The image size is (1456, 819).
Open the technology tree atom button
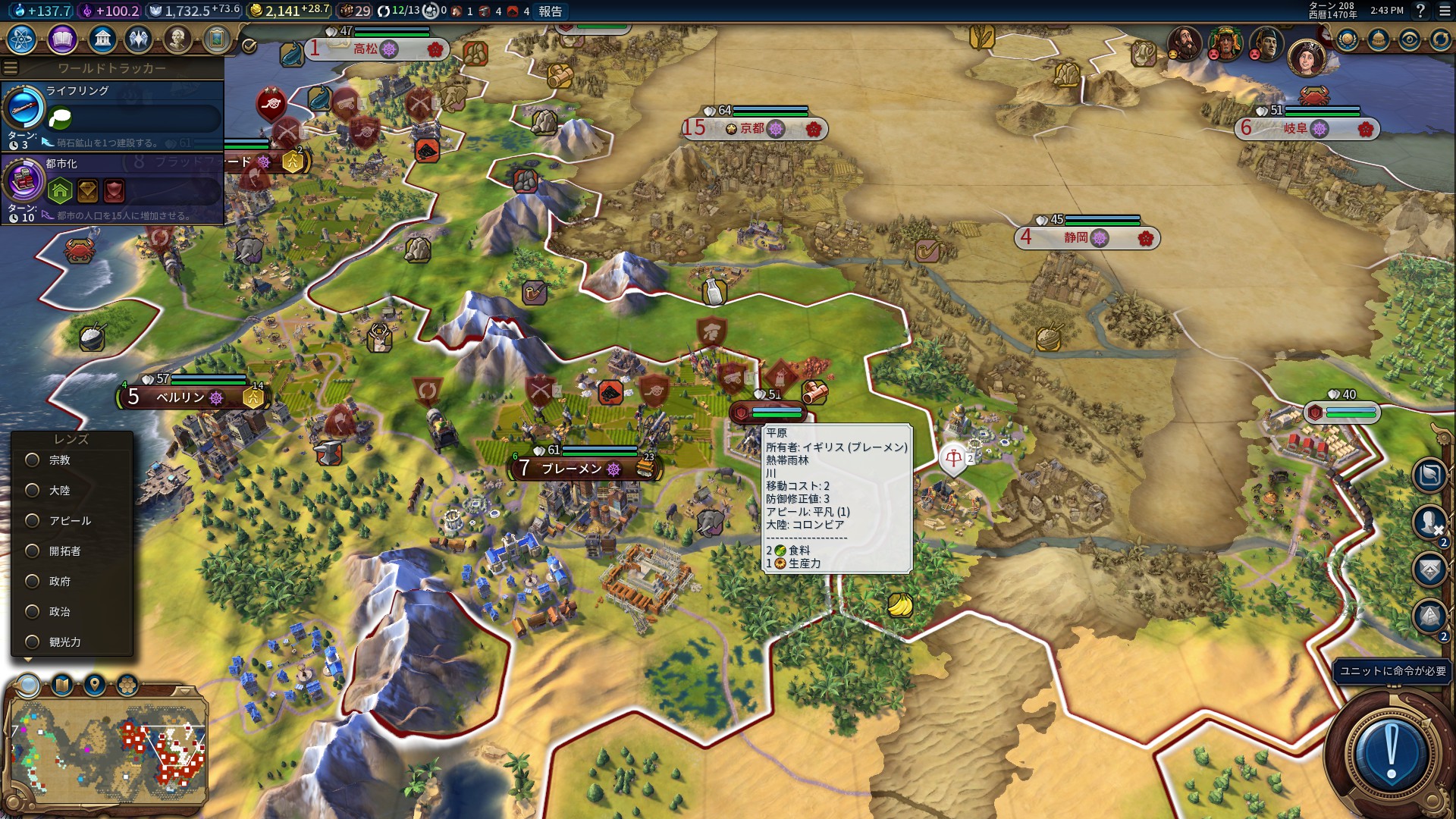pos(22,39)
